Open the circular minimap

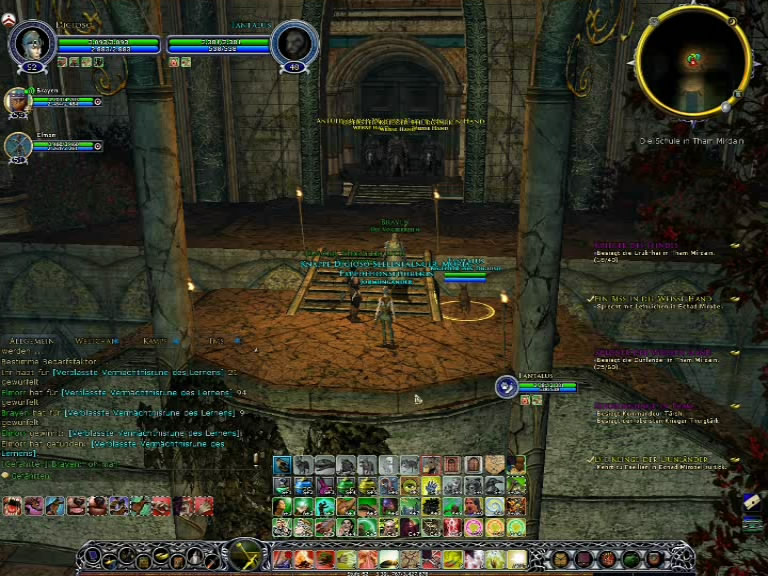(x=692, y=61)
